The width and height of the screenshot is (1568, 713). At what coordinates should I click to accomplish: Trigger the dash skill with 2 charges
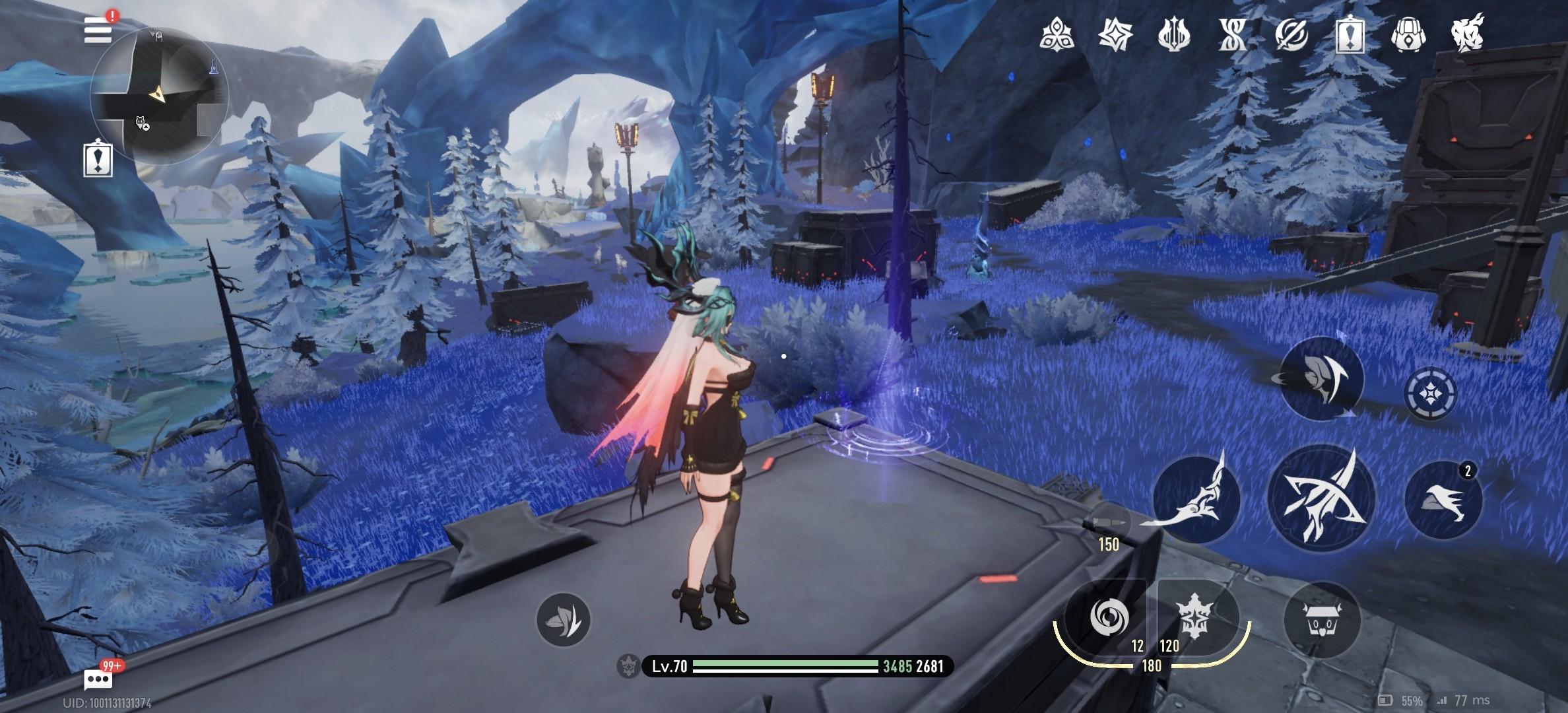coord(1443,501)
